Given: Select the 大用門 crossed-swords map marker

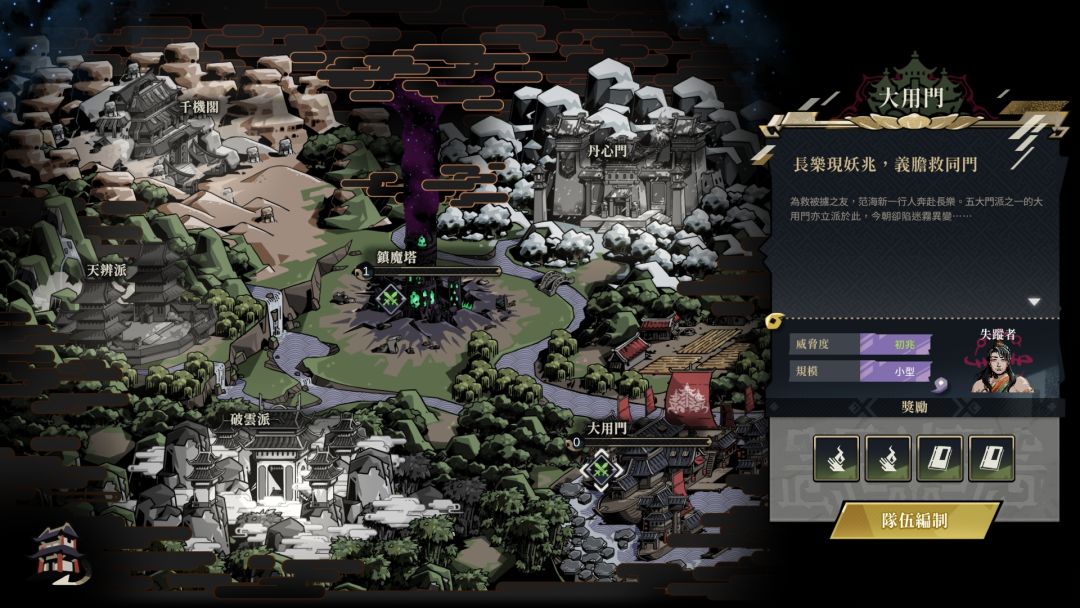Looking at the screenshot, I should tap(600, 467).
